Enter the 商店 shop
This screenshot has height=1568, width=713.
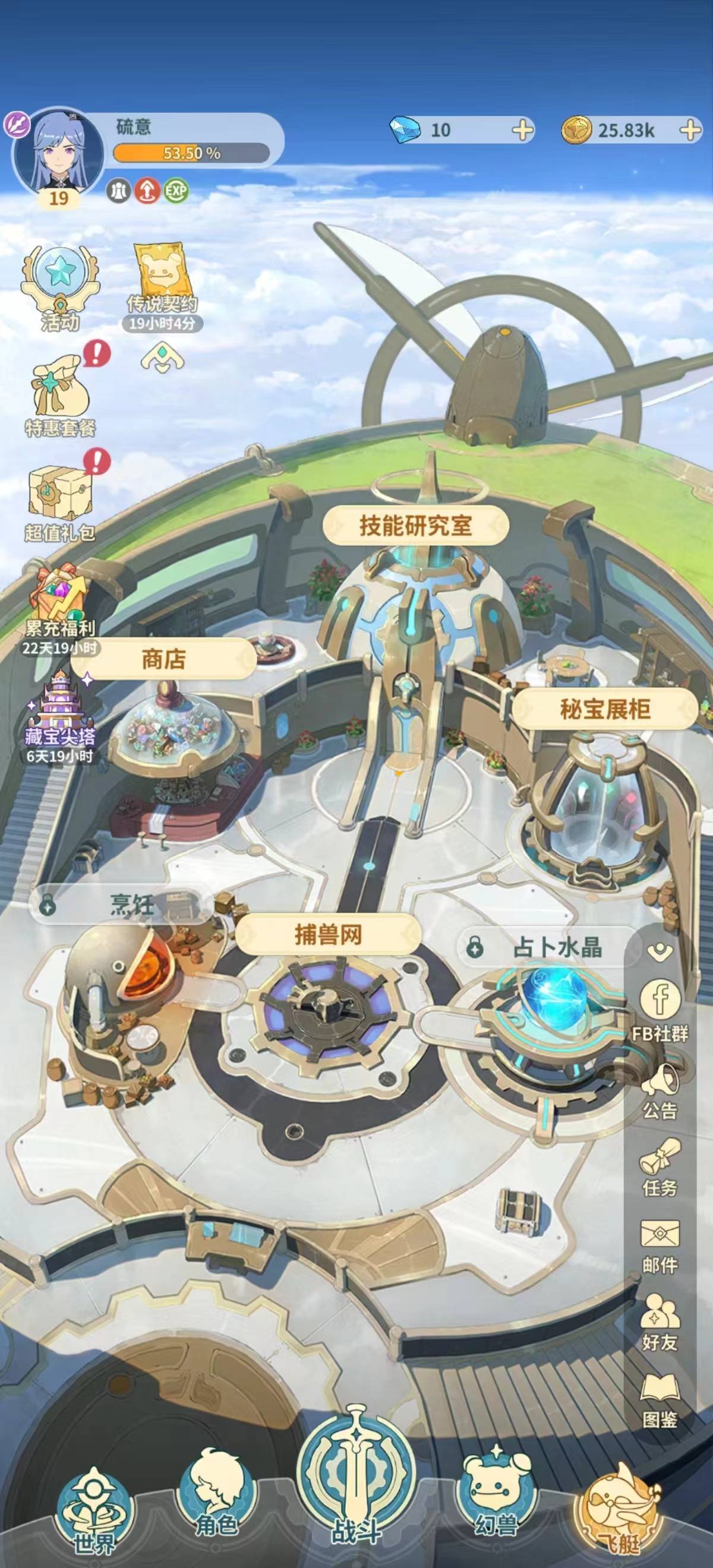pyautogui.click(x=163, y=659)
